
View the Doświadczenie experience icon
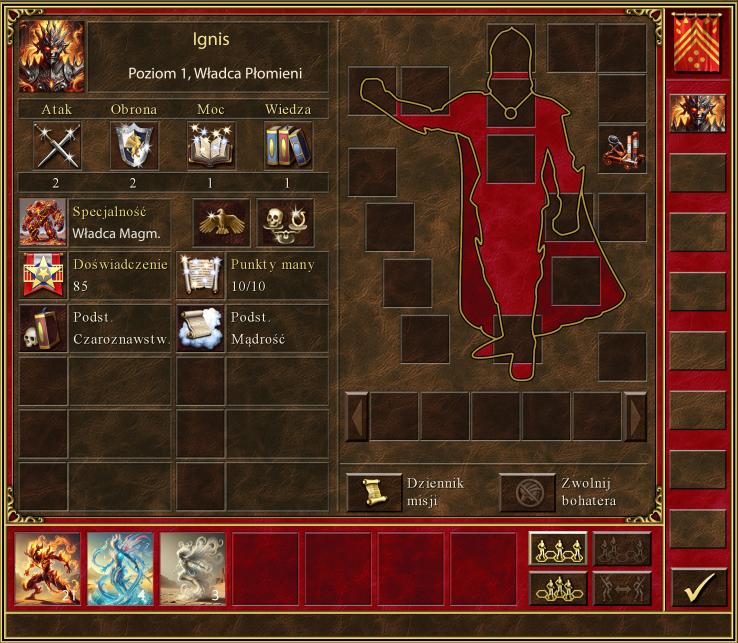(44, 275)
